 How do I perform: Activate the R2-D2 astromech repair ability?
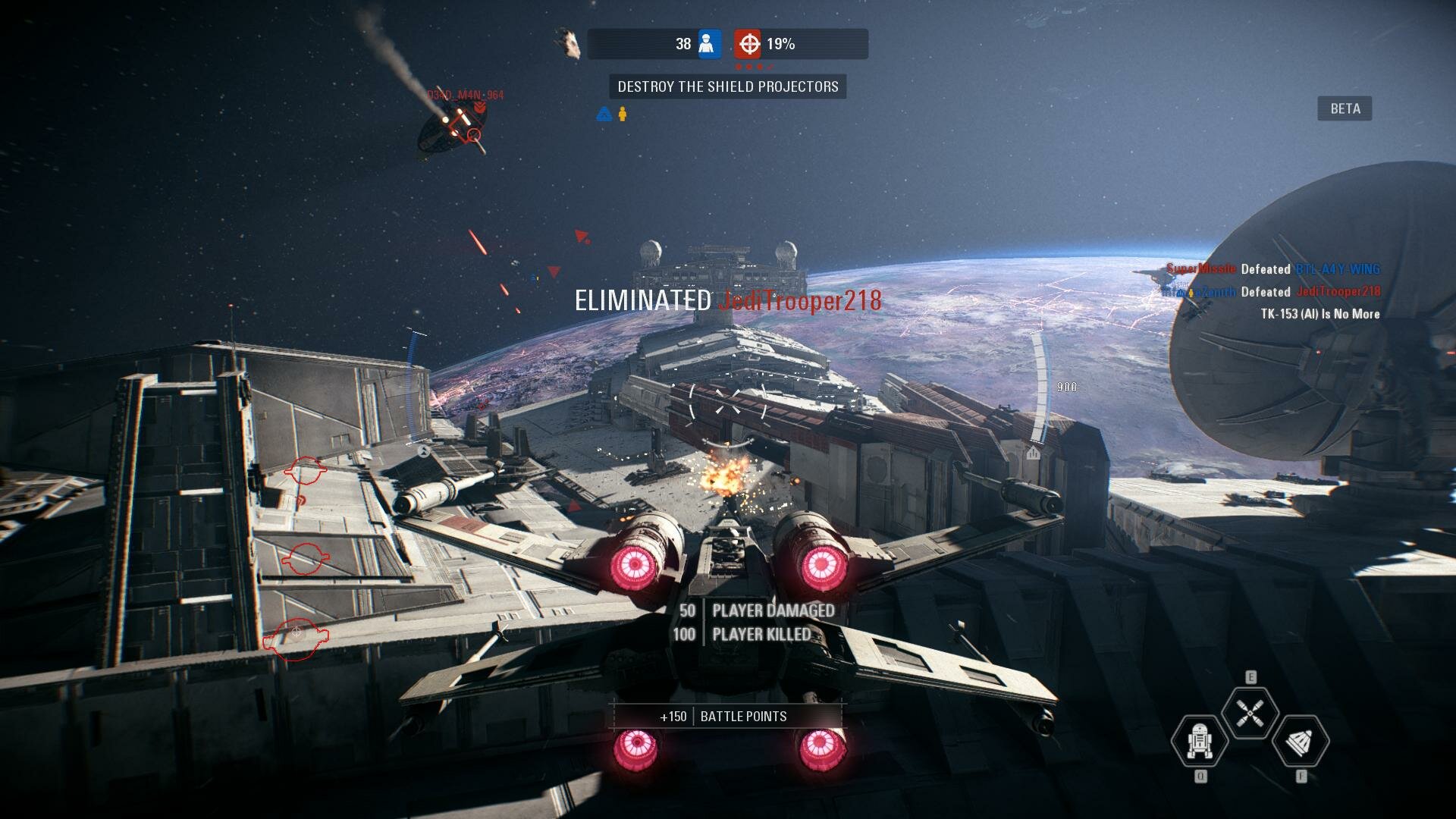(1200, 741)
